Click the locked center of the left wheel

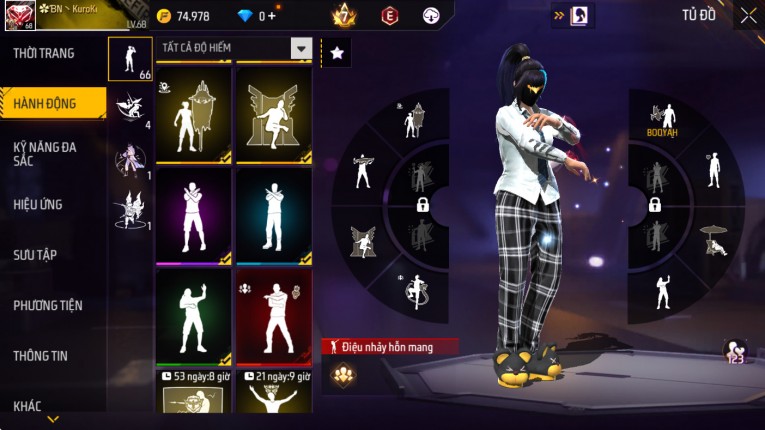pyautogui.click(x=422, y=205)
